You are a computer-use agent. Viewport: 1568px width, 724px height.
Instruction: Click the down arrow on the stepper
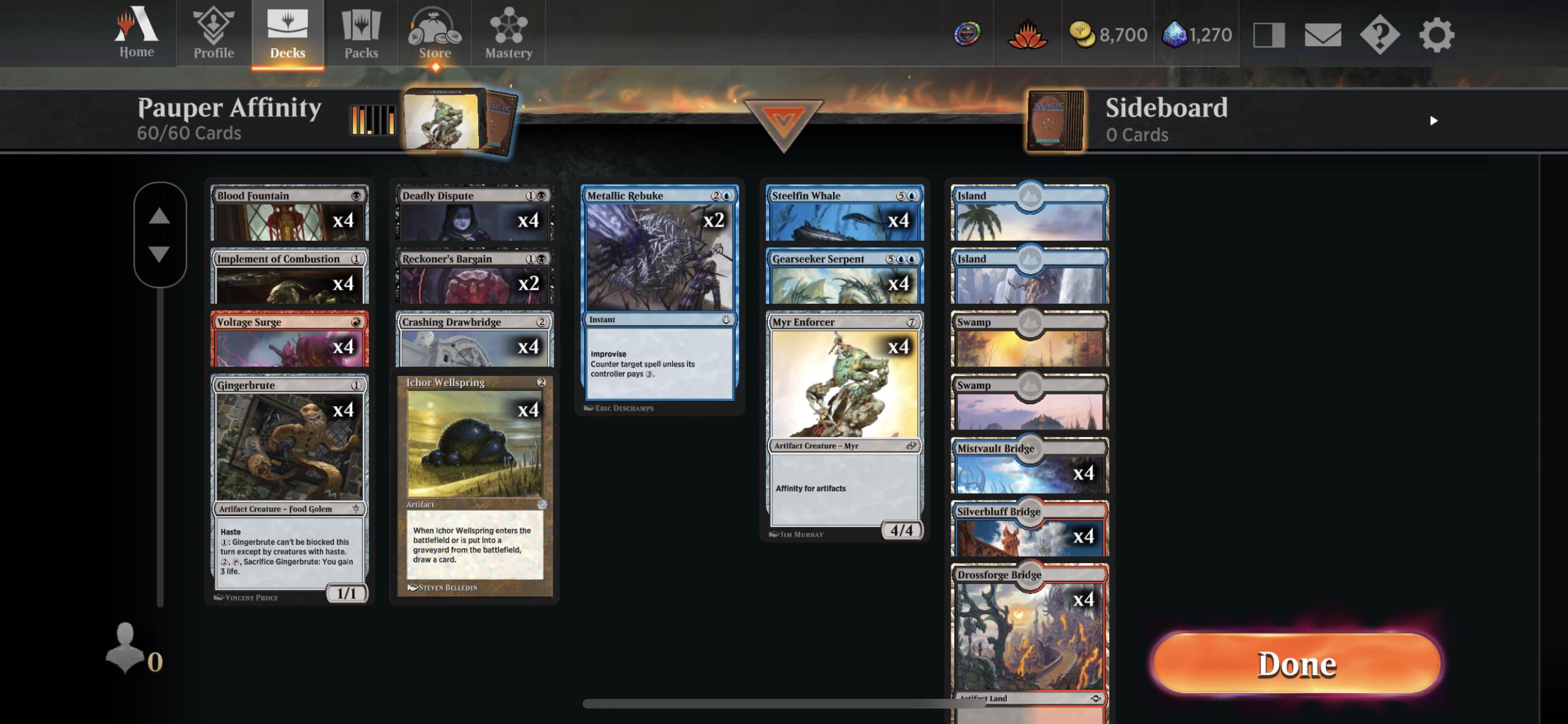point(159,254)
